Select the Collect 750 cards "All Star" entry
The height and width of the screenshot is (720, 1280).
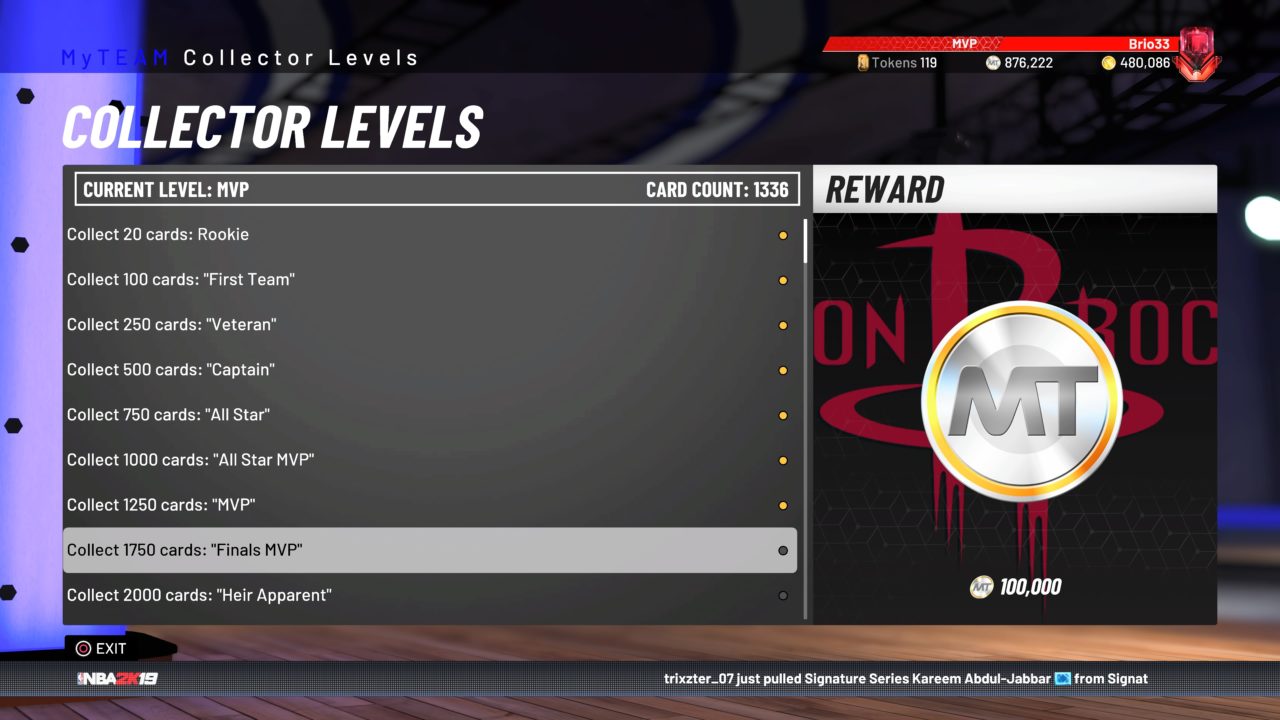click(x=430, y=415)
